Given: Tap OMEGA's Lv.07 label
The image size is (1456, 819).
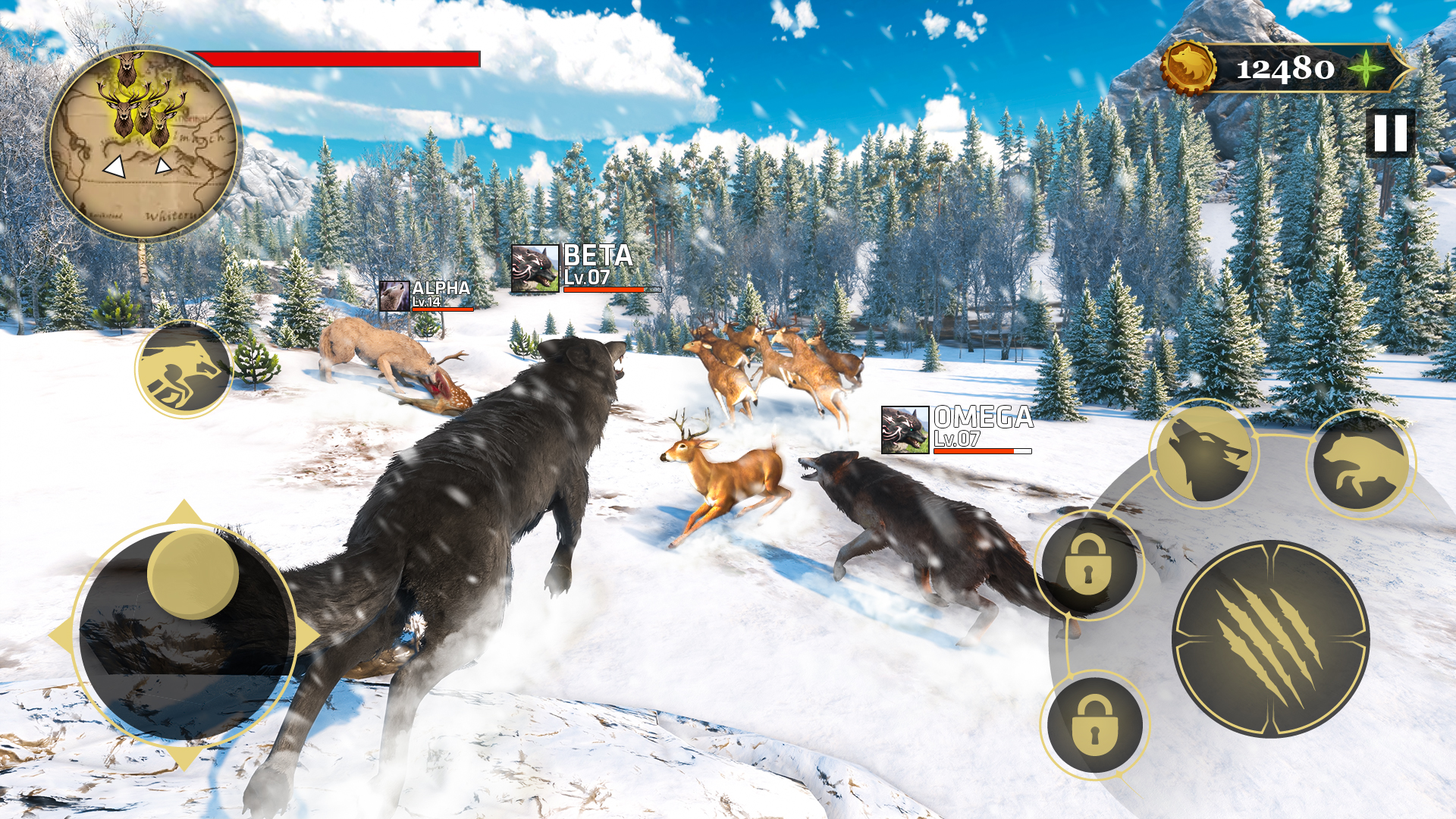Looking at the screenshot, I should click(x=957, y=439).
